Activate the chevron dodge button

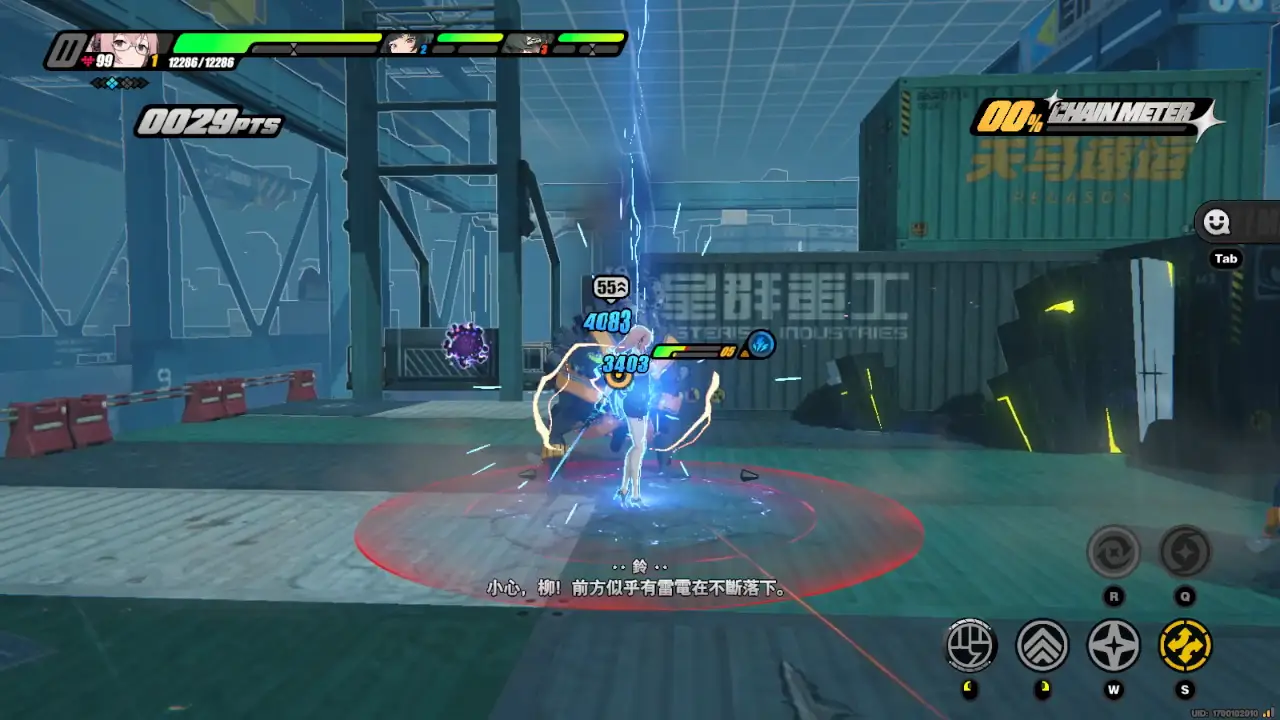point(1042,645)
